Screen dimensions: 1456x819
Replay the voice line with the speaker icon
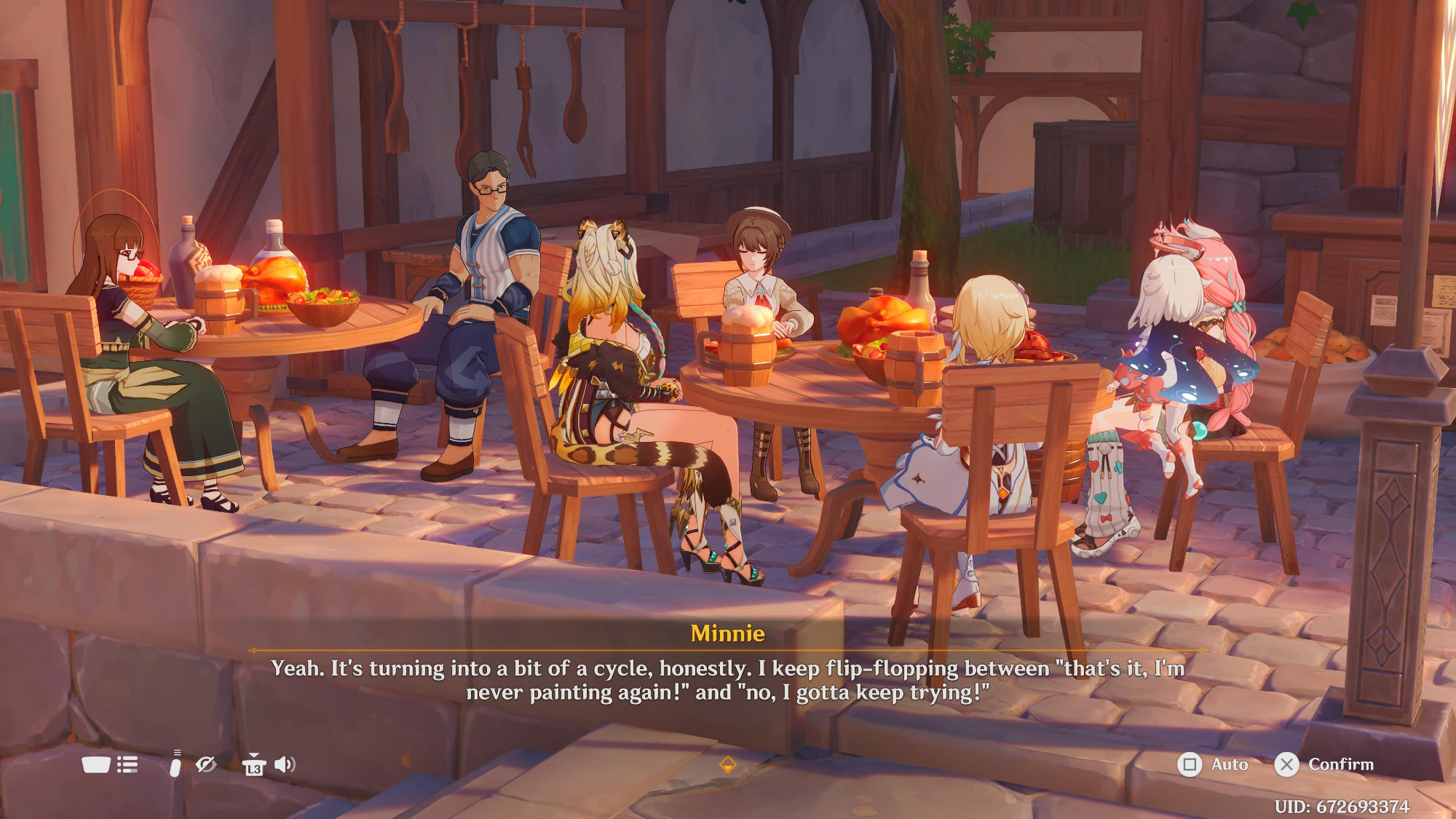(x=285, y=764)
